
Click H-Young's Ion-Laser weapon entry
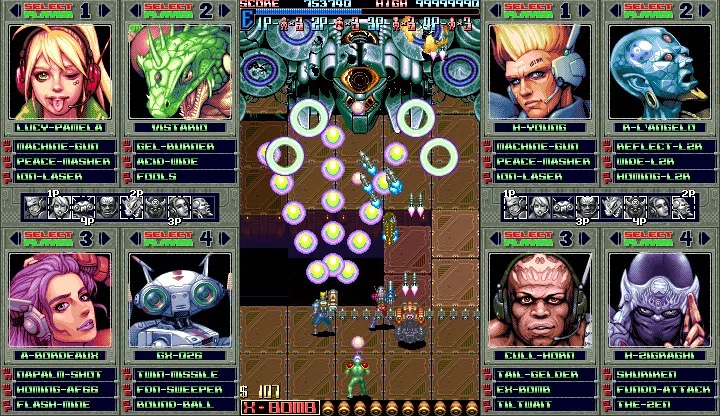539,176
